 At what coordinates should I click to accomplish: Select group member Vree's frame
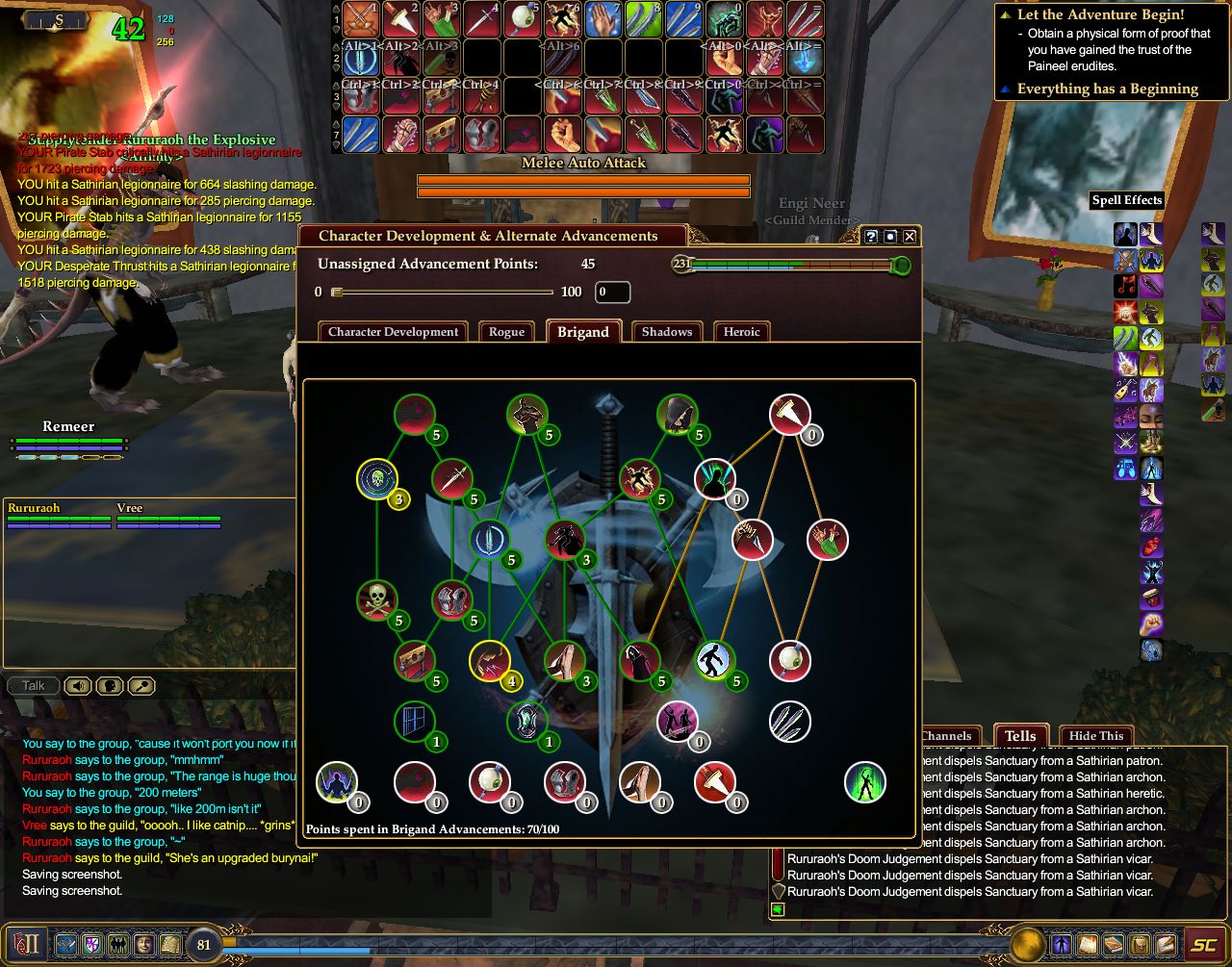(168, 515)
